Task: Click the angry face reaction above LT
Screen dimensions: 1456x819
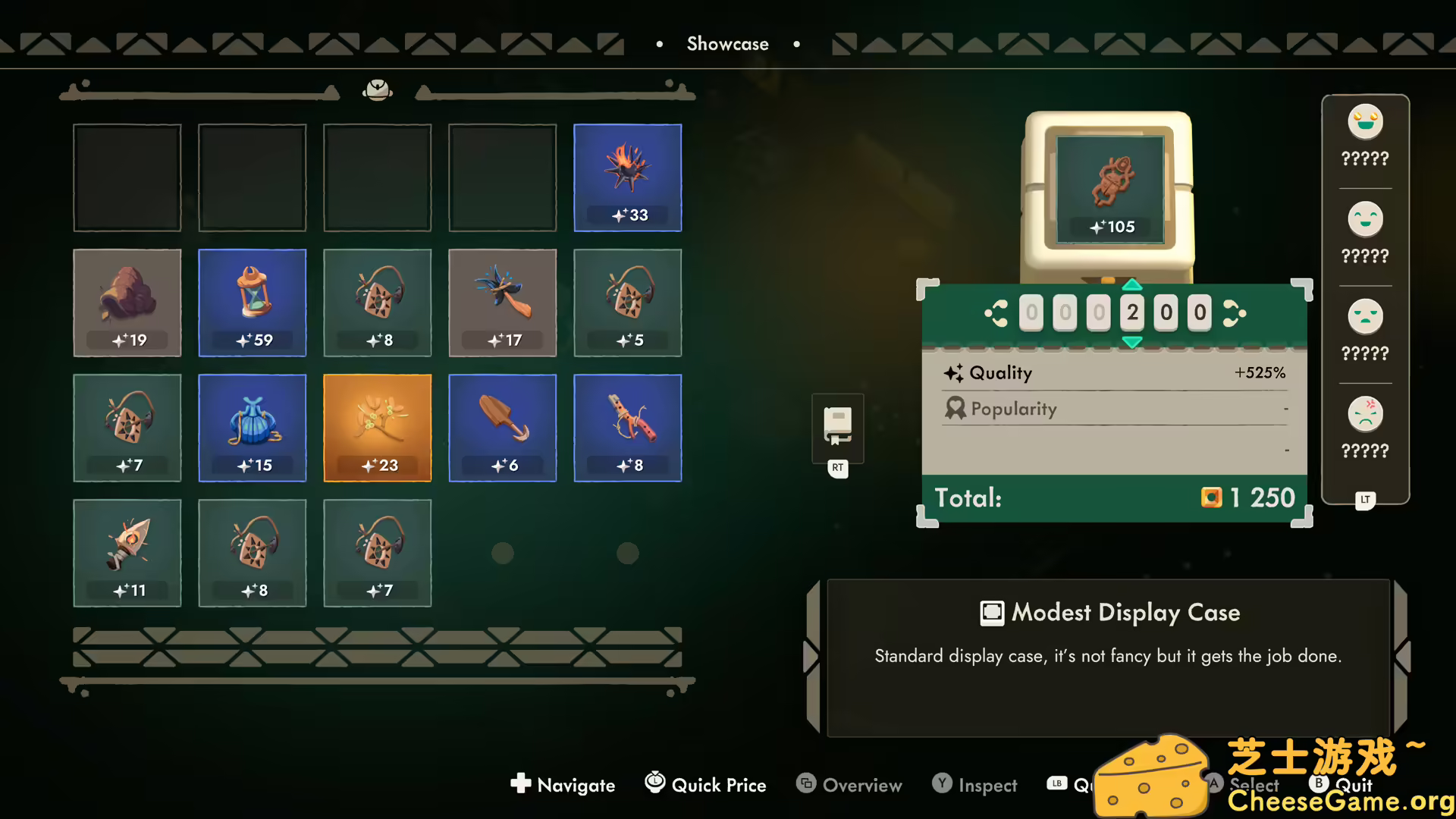Action: [1365, 414]
